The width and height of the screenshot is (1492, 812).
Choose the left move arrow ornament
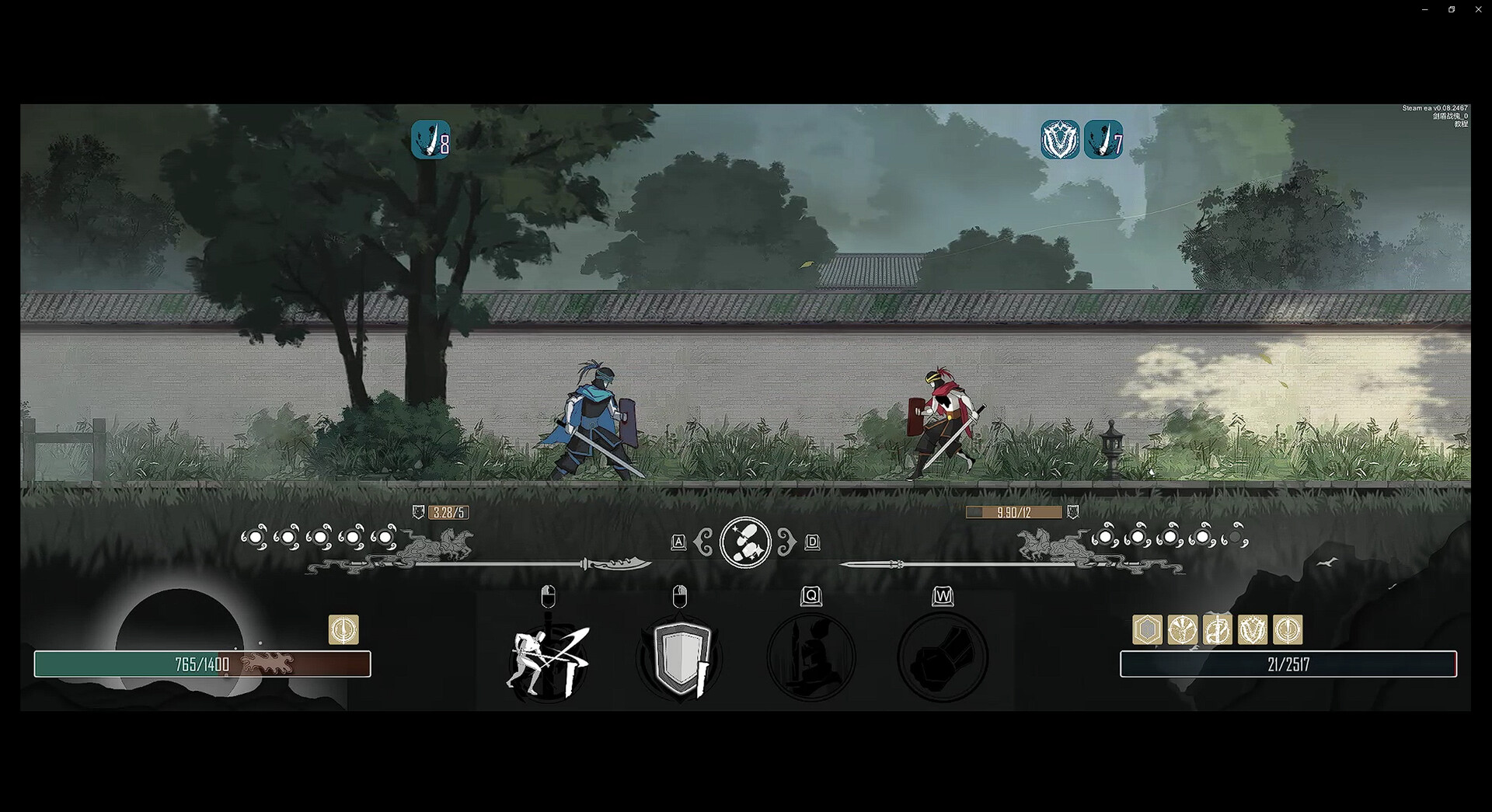(704, 542)
